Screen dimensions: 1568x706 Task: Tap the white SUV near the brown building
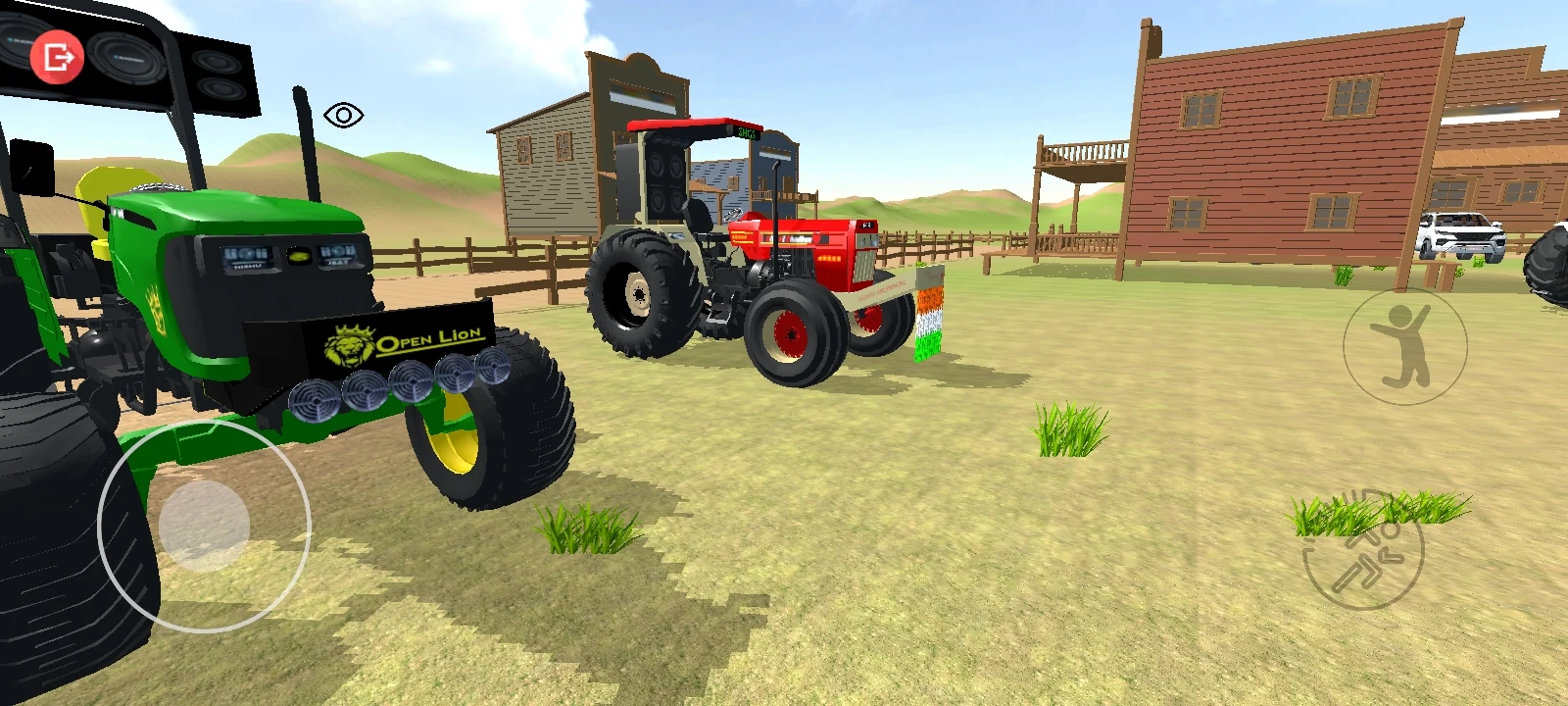pyautogui.click(x=1462, y=232)
